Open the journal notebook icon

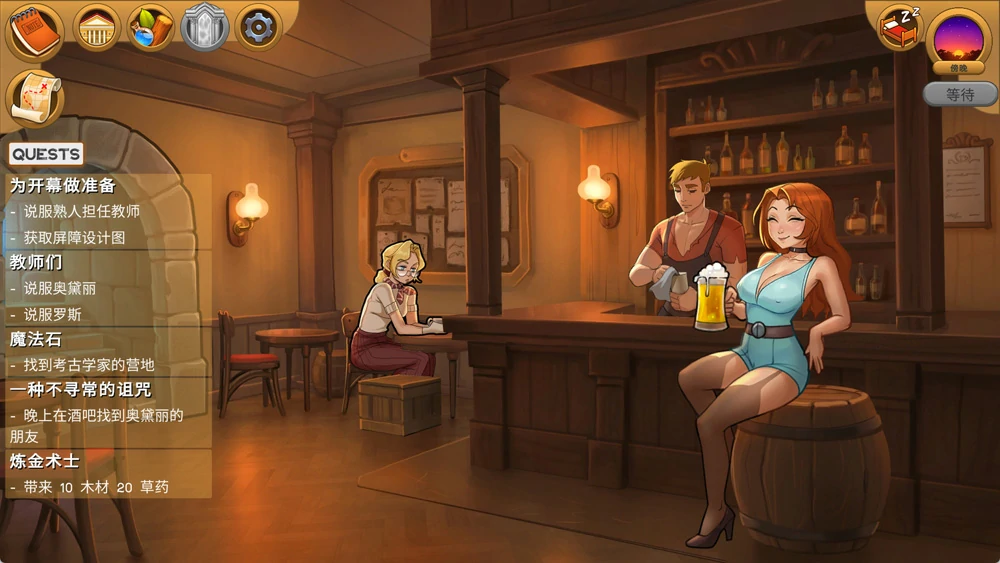[x=35, y=31]
